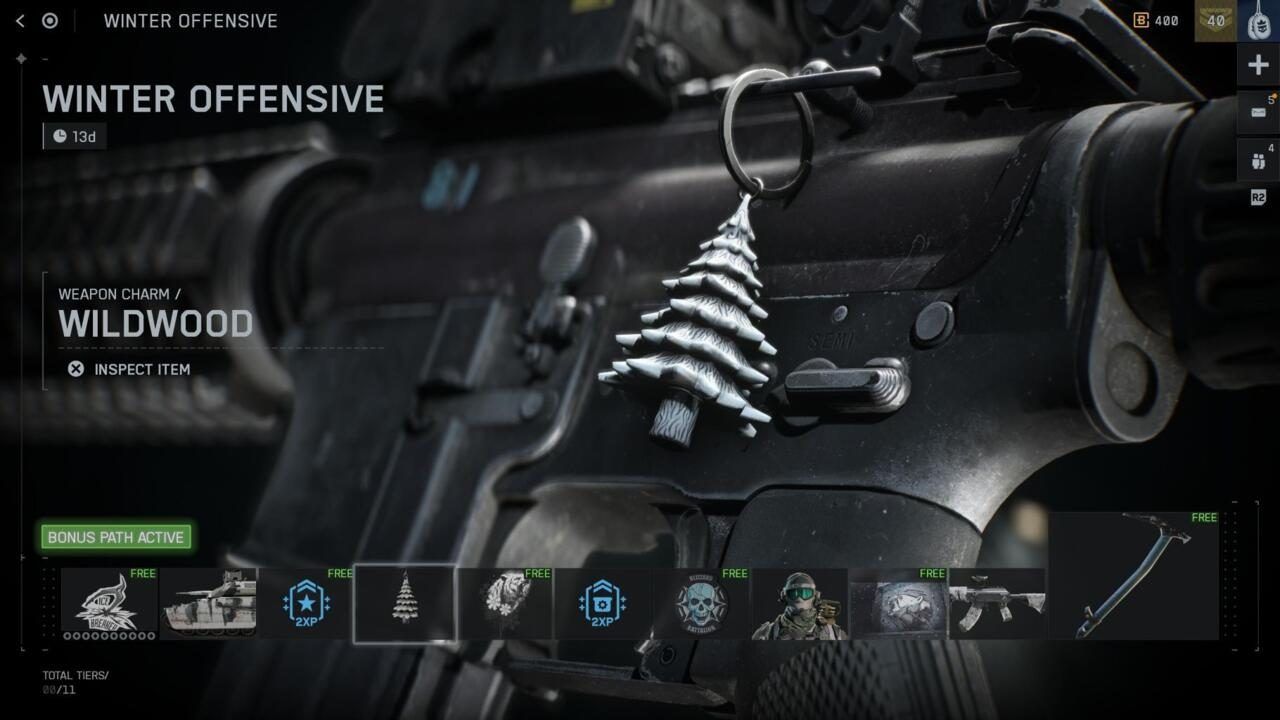Image resolution: width=1280 pixels, height=720 pixels.
Task: Pick the blue skull emblem reward tile
Action: tap(701, 603)
